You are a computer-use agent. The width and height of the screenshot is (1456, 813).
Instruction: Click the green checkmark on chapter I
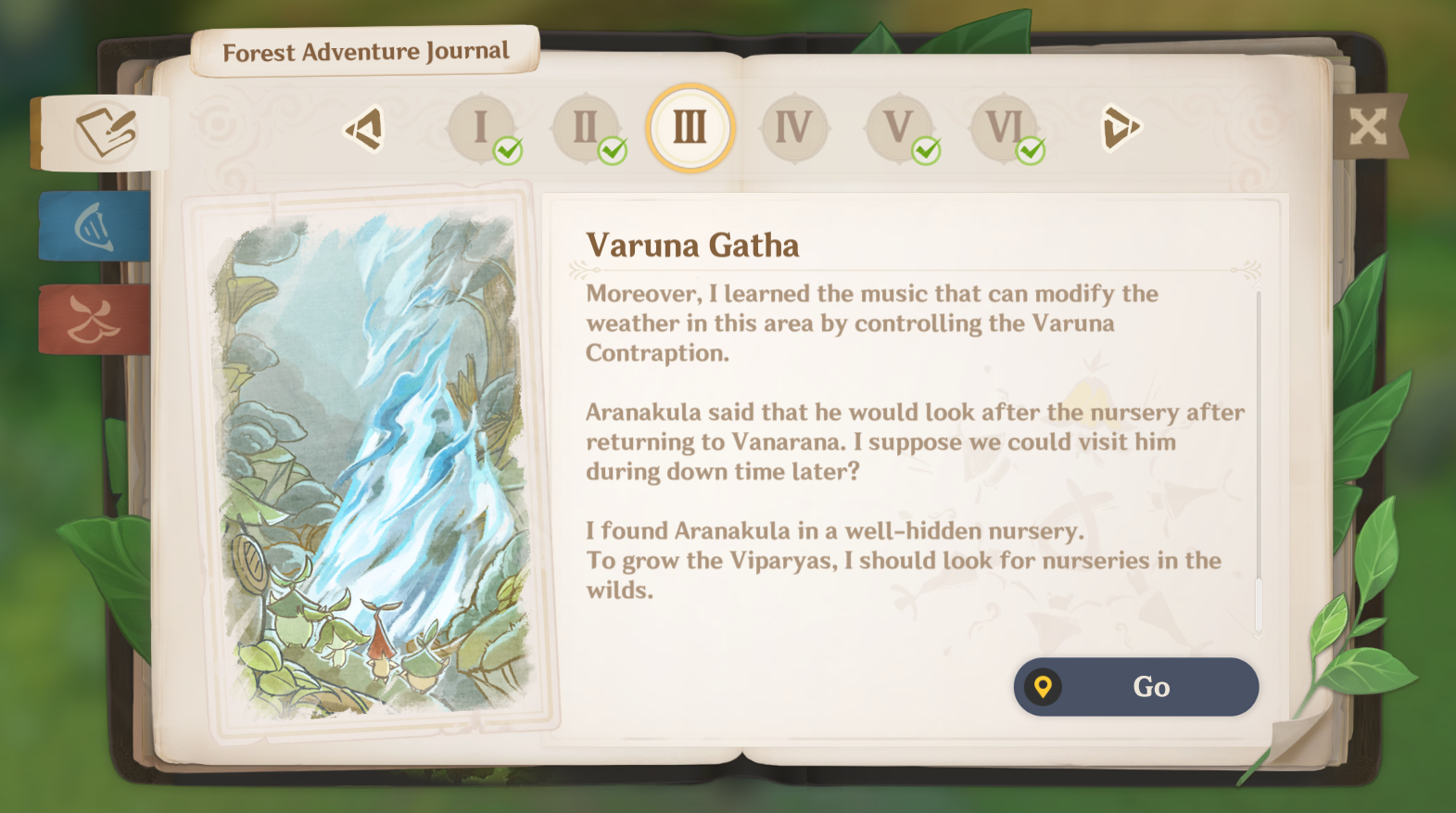507,151
